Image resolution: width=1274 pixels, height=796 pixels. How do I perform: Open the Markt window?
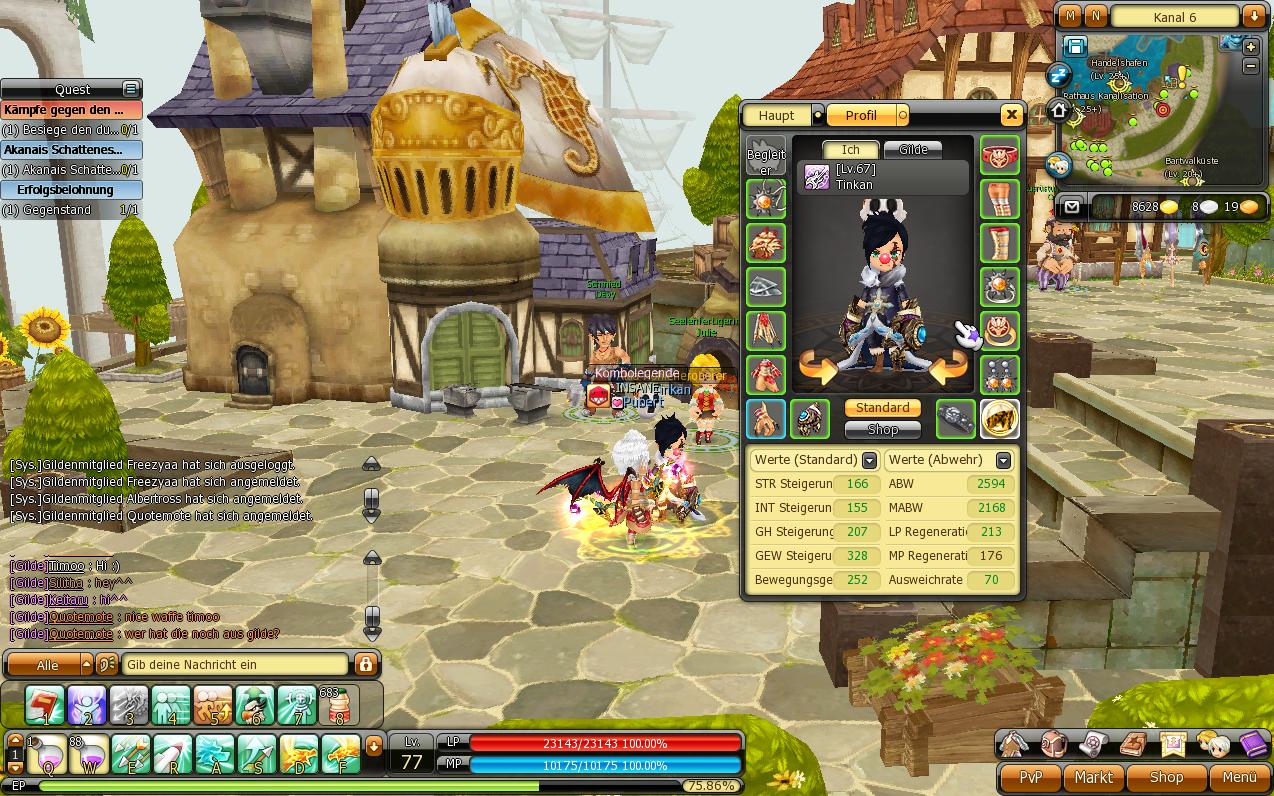(1093, 777)
